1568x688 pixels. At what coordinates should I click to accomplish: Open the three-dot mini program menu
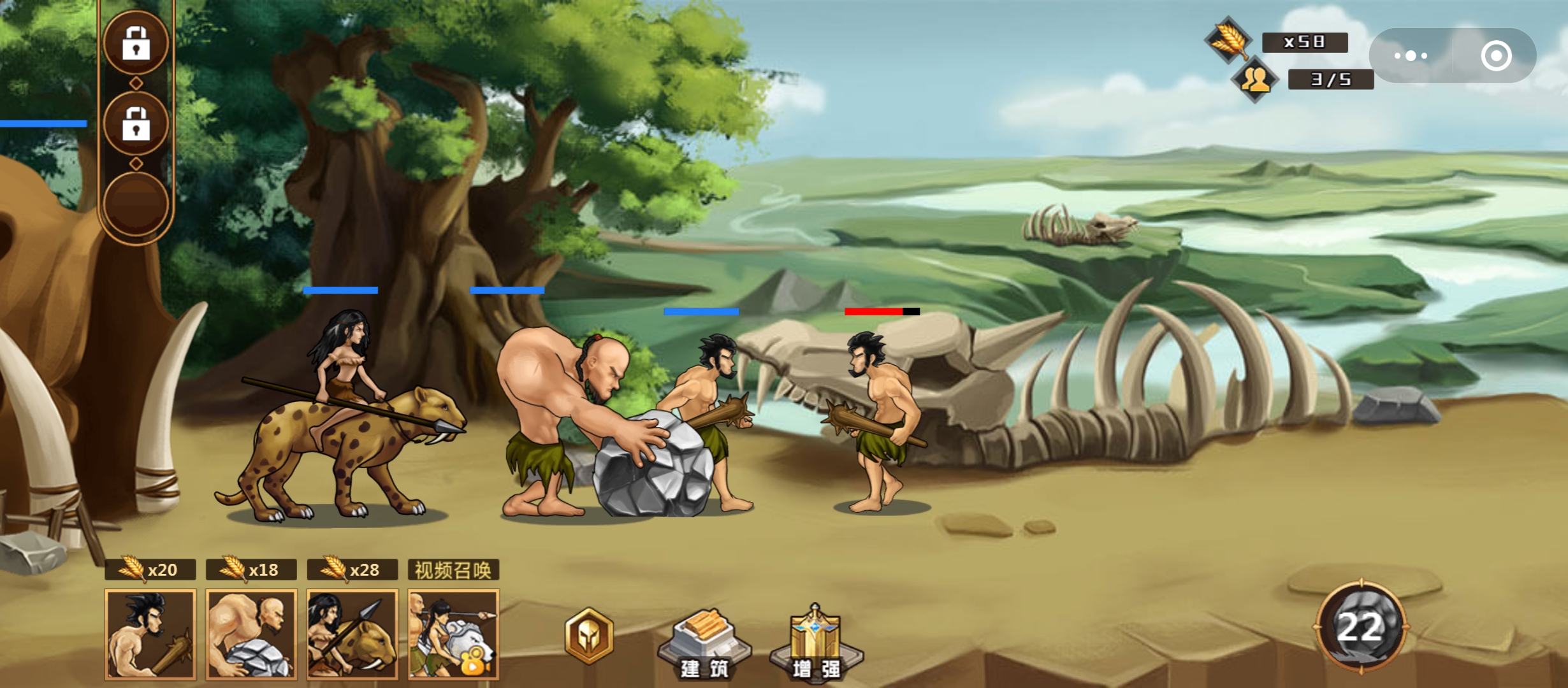pyautogui.click(x=1411, y=56)
